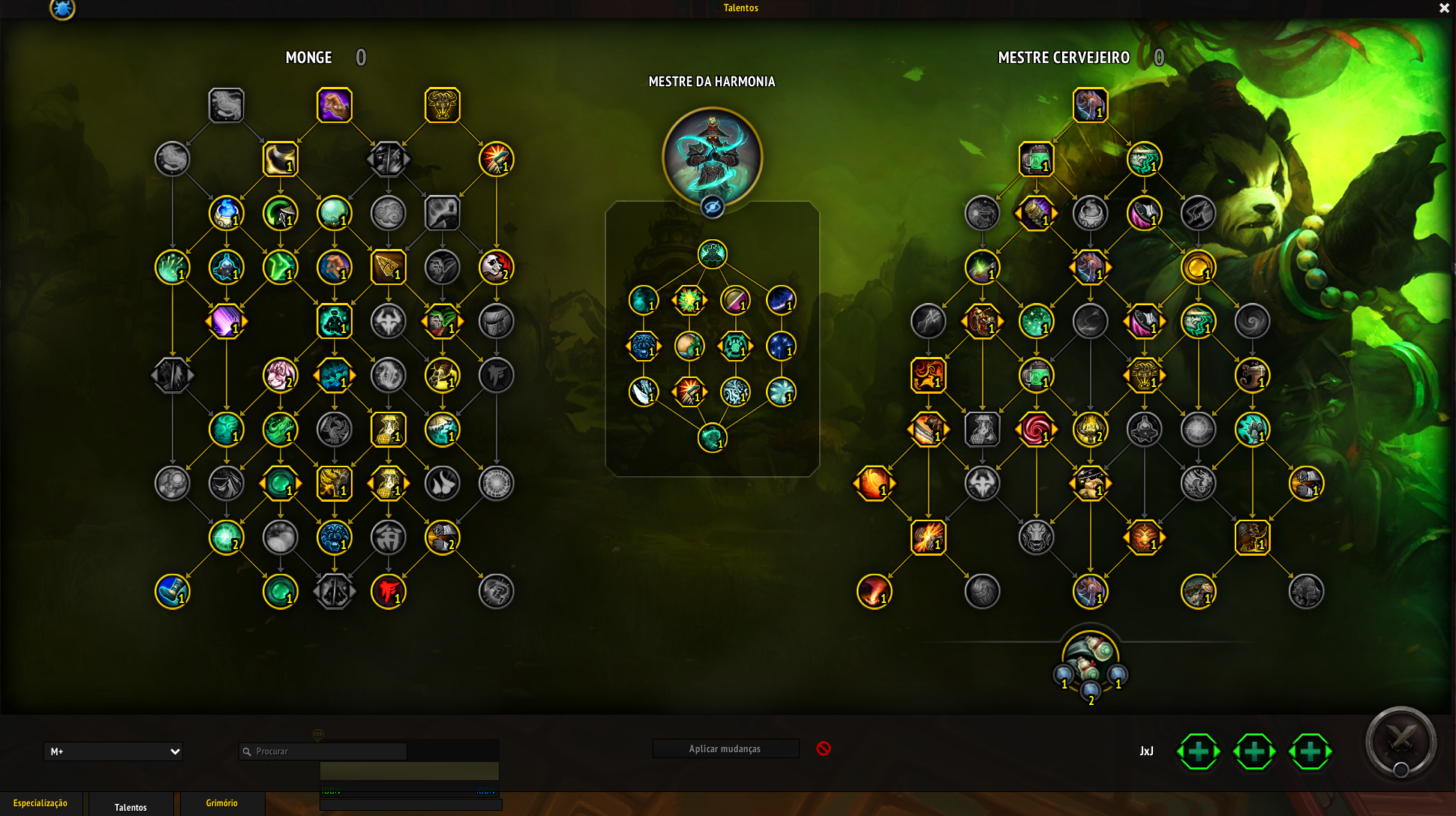Viewport: 1456px width, 816px height.
Task: Click the blue orb icon in top-left corner
Action: [x=62, y=9]
